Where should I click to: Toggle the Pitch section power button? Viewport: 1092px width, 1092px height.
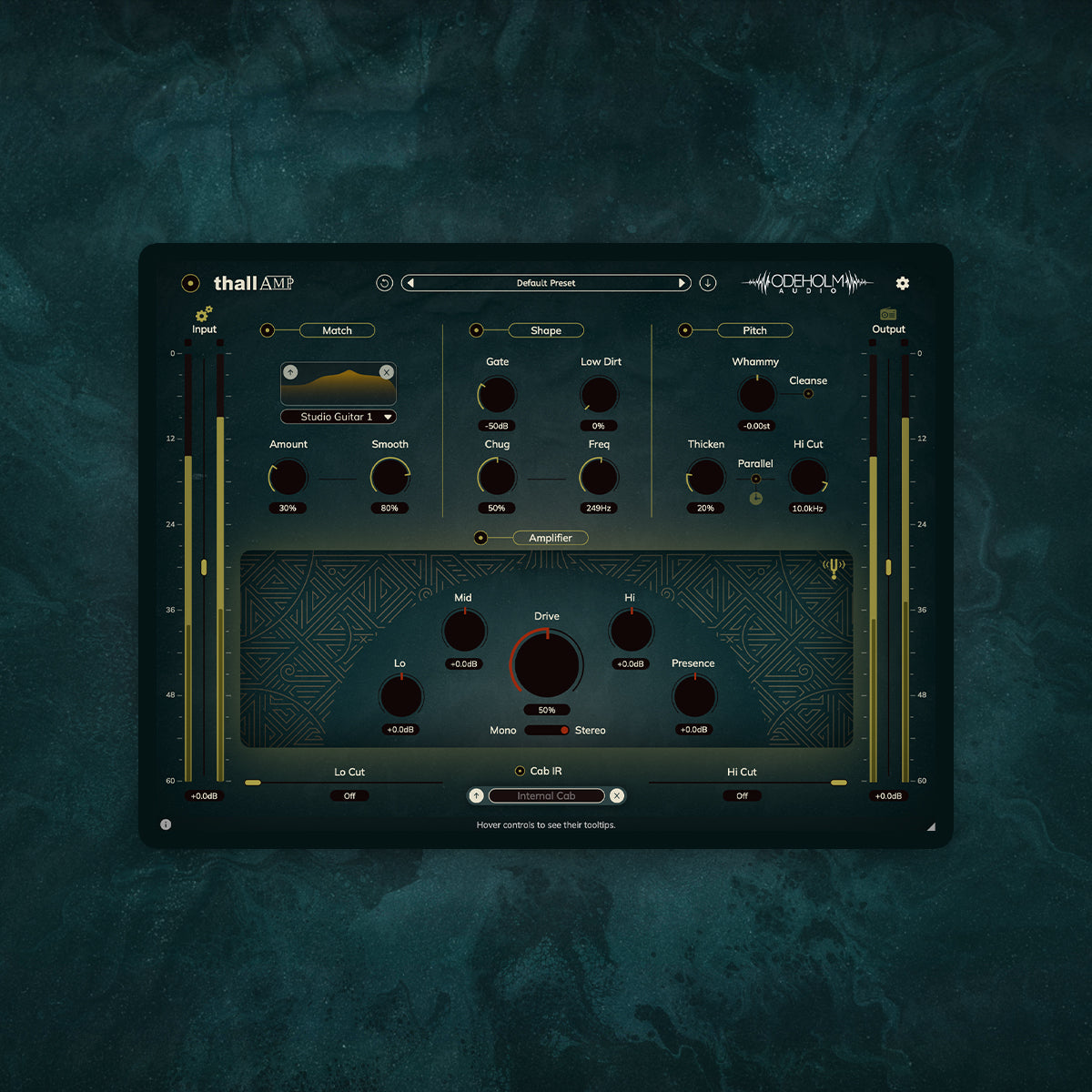685,330
